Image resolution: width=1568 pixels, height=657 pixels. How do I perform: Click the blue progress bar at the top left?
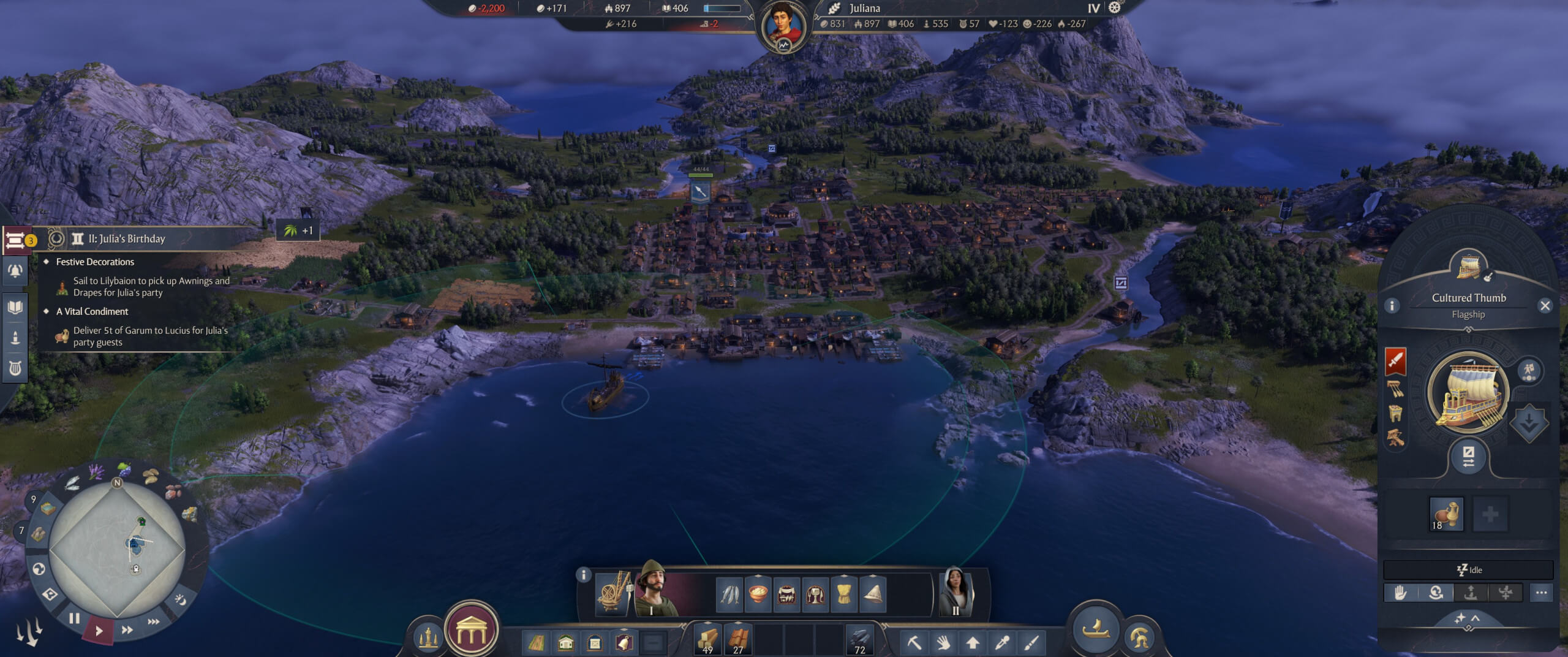(x=720, y=9)
